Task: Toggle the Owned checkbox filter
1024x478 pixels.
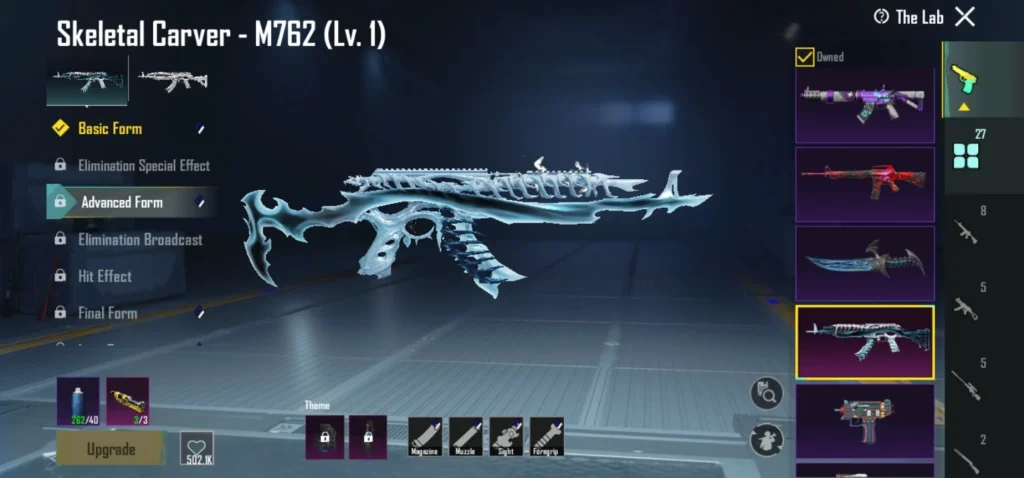Action: [804, 57]
